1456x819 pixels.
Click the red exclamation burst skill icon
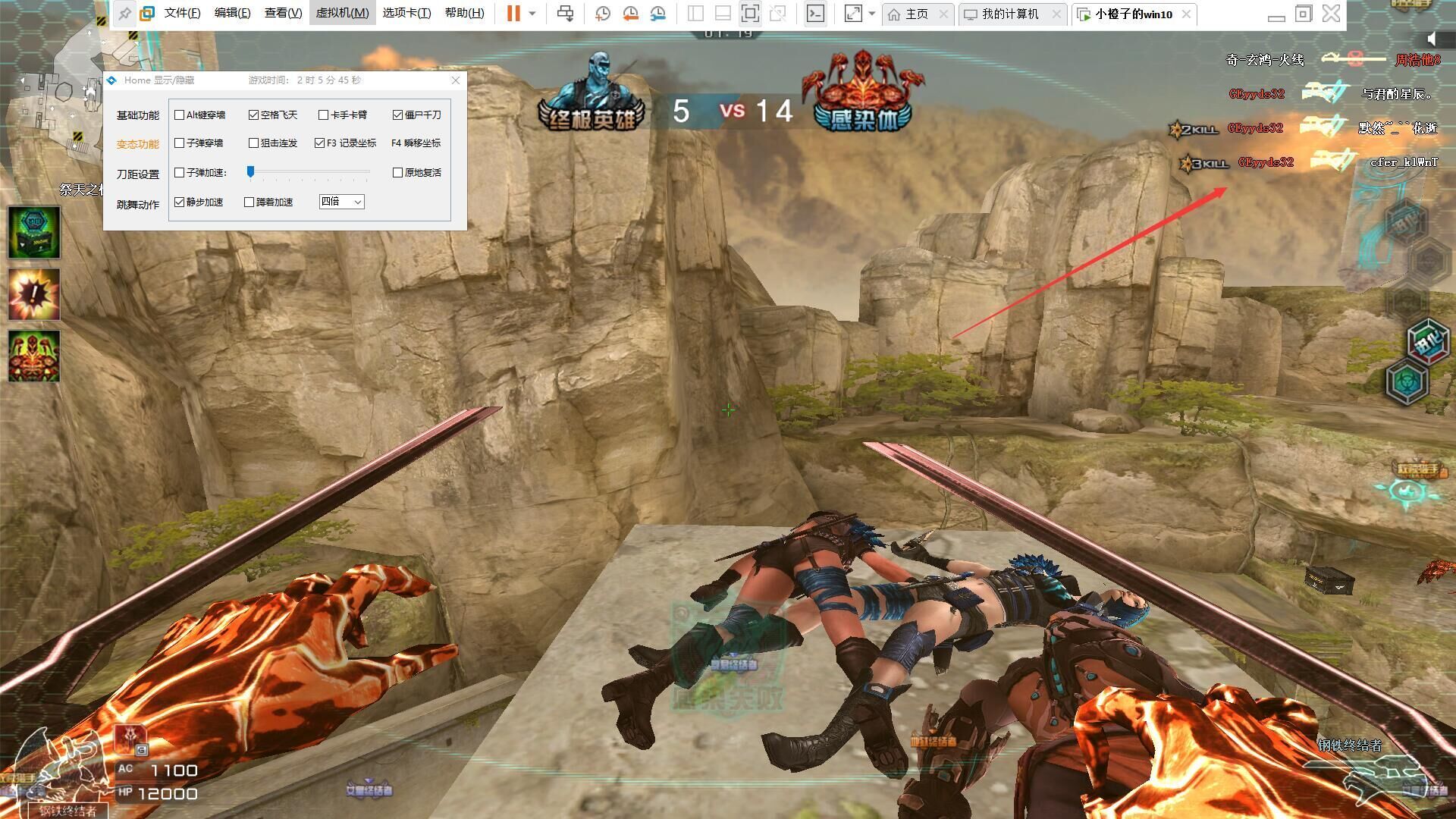point(34,294)
